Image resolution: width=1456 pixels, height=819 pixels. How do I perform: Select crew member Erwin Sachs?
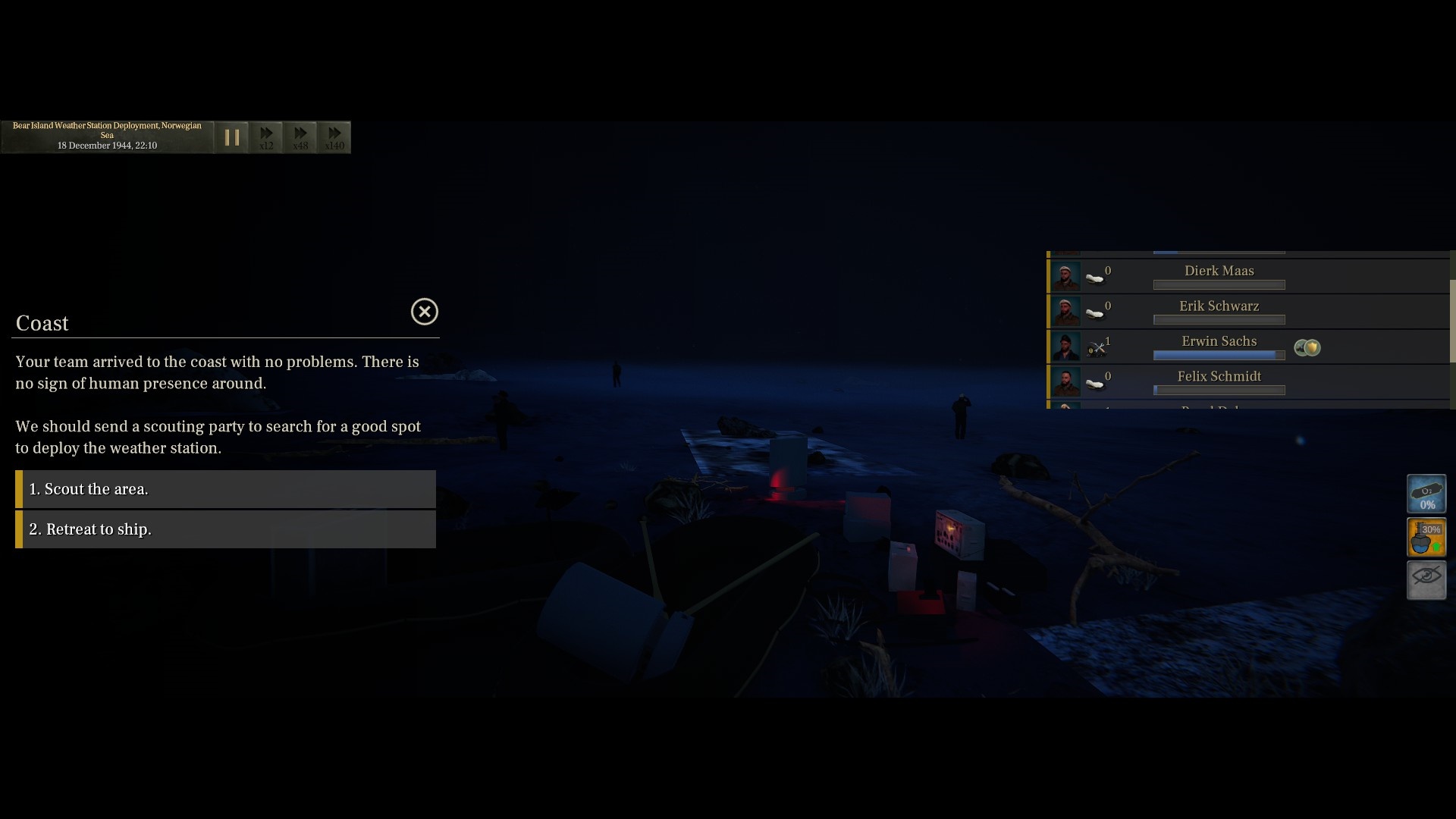[x=1219, y=341]
